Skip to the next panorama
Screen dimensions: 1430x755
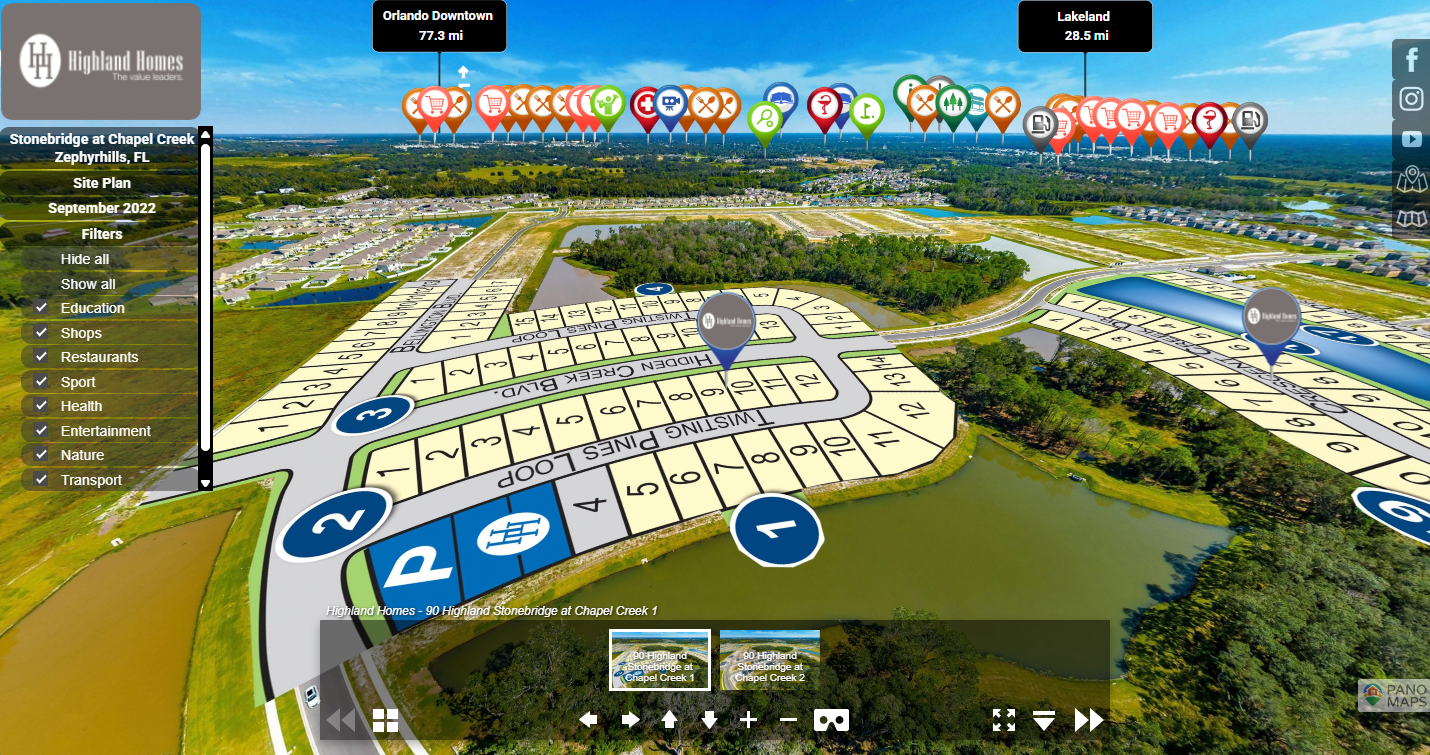point(1088,719)
